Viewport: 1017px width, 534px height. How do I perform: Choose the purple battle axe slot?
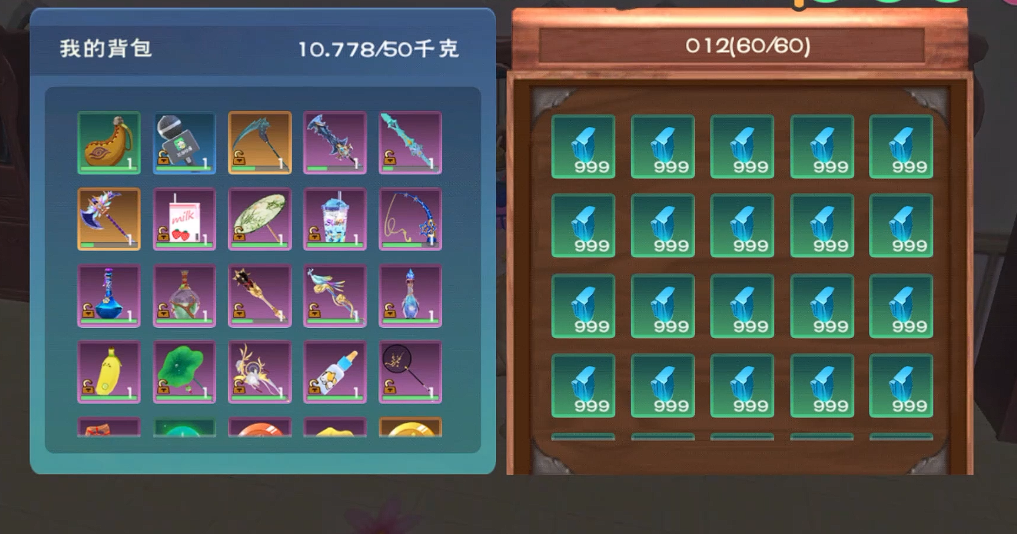tap(109, 219)
